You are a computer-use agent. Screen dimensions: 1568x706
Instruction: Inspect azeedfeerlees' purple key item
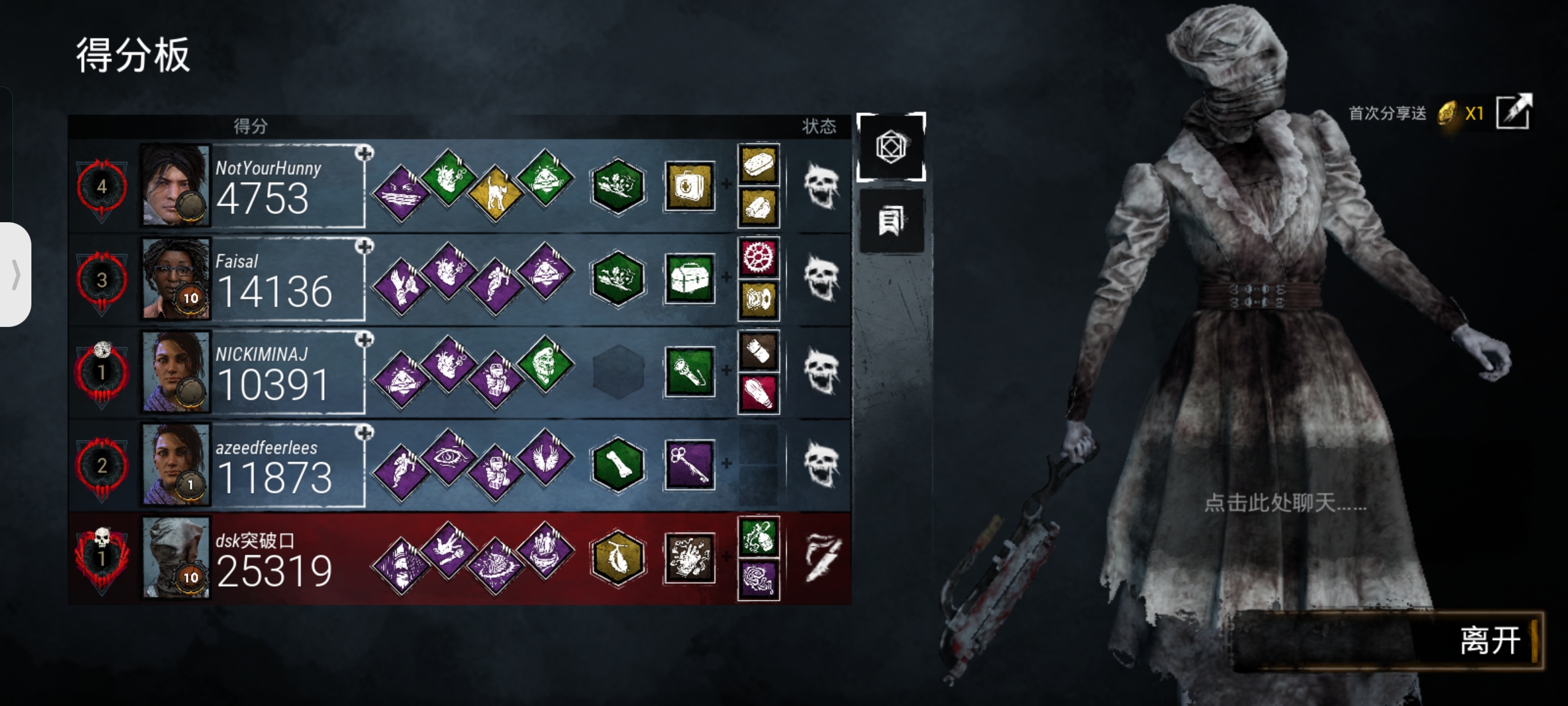click(x=690, y=465)
